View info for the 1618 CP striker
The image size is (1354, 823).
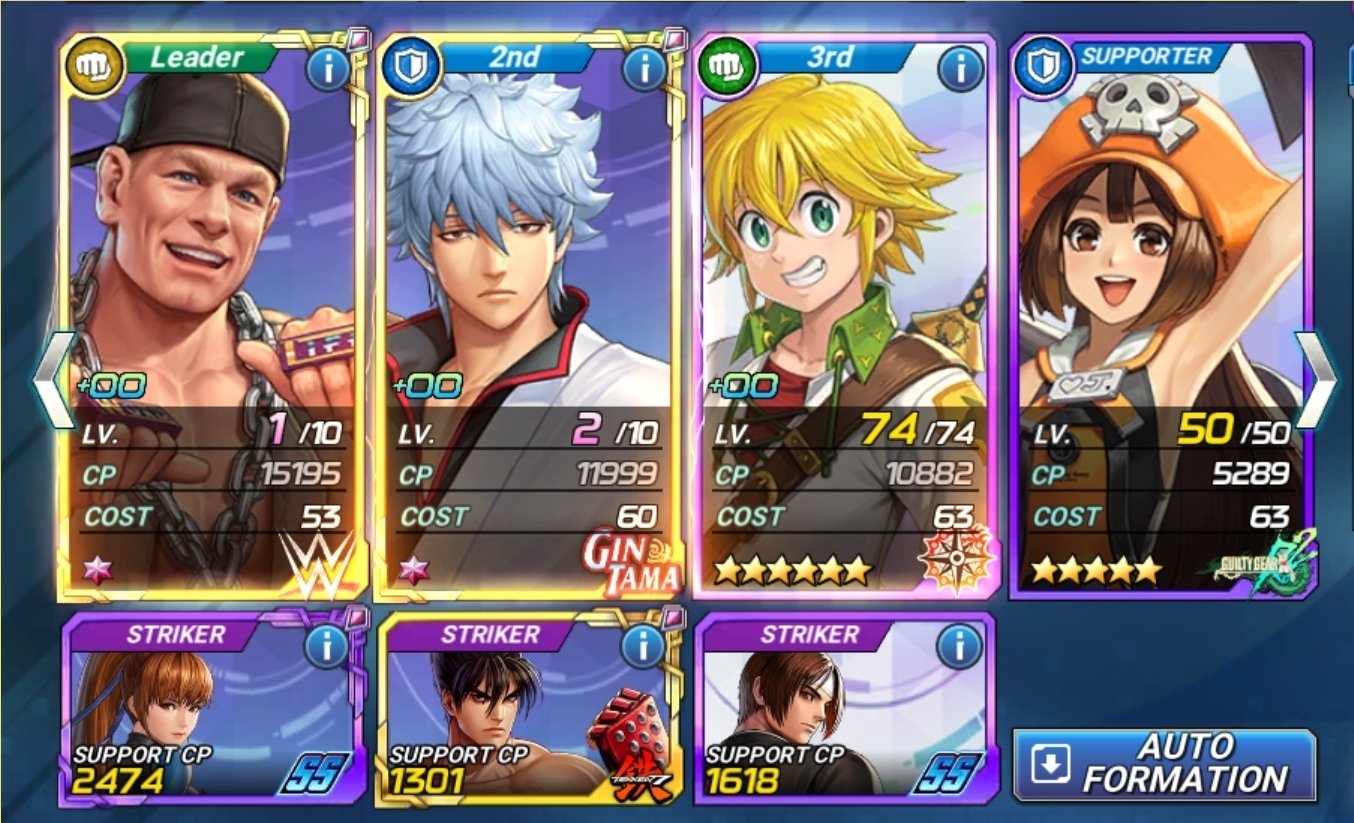click(x=959, y=647)
